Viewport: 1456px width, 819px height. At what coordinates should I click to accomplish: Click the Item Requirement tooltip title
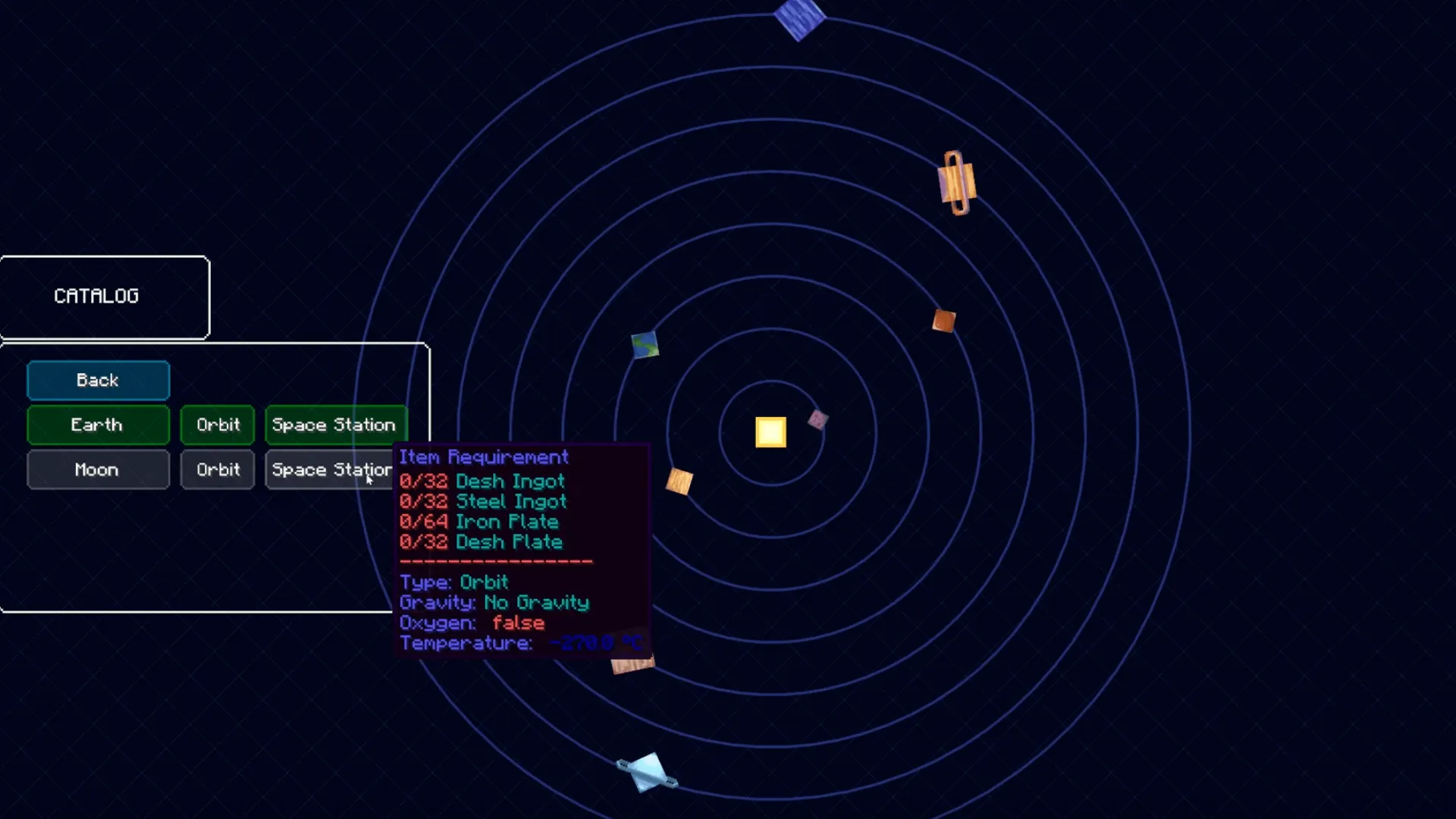483,457
